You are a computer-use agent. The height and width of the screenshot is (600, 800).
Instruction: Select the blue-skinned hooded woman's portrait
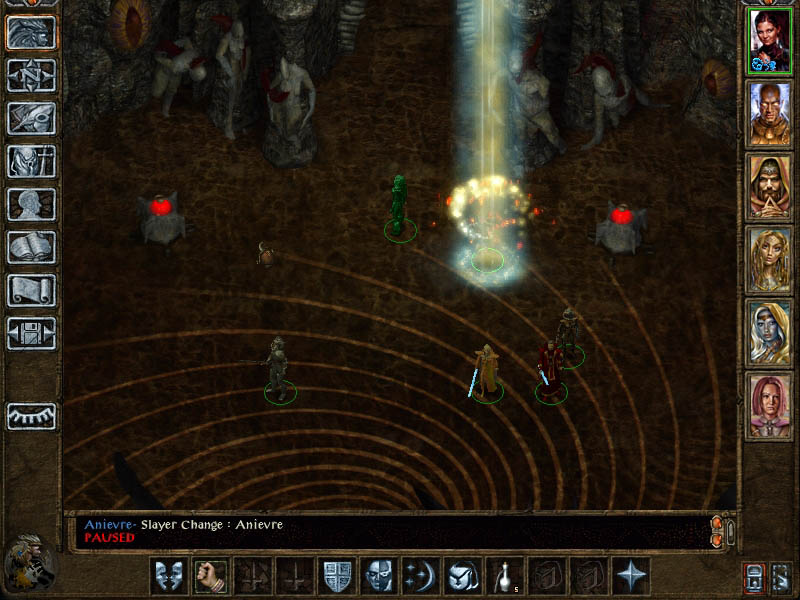coord(769,333)
